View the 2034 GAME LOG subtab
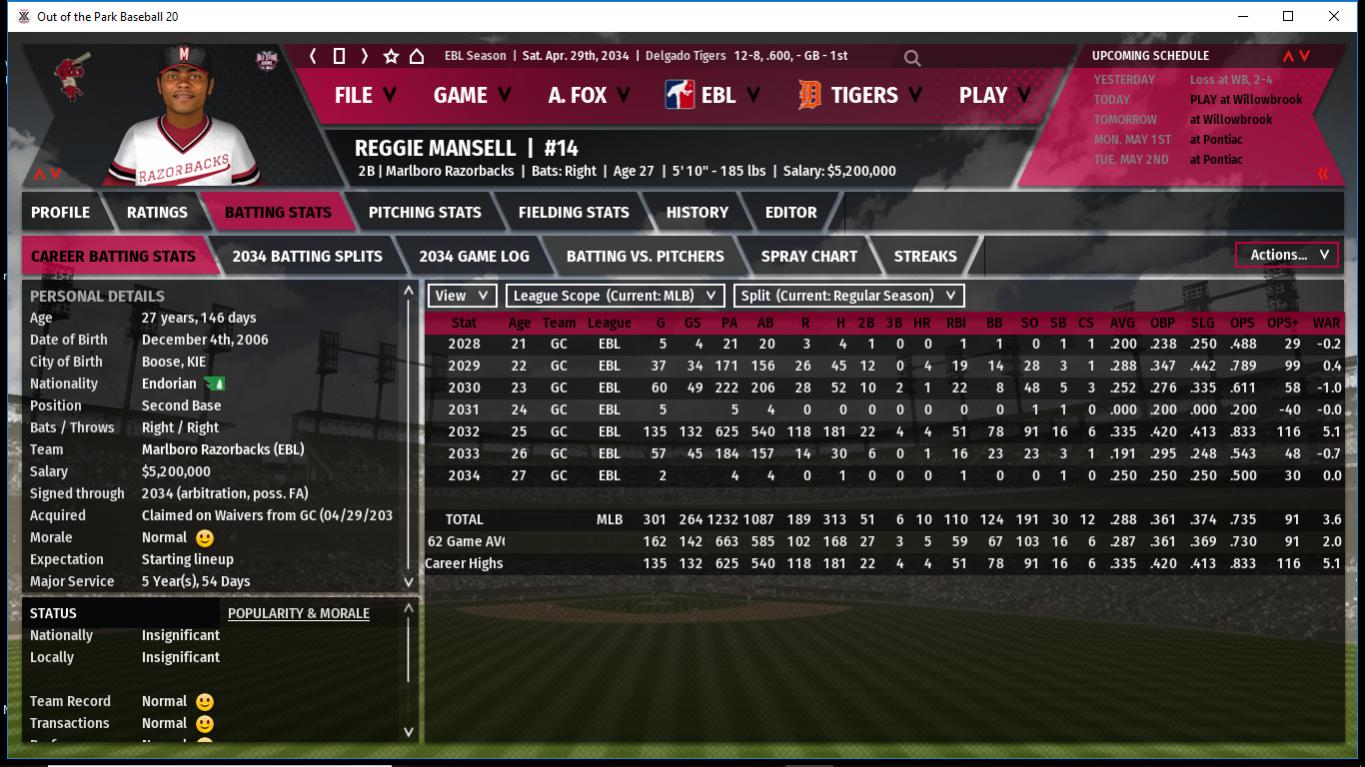 click(474, 256)
